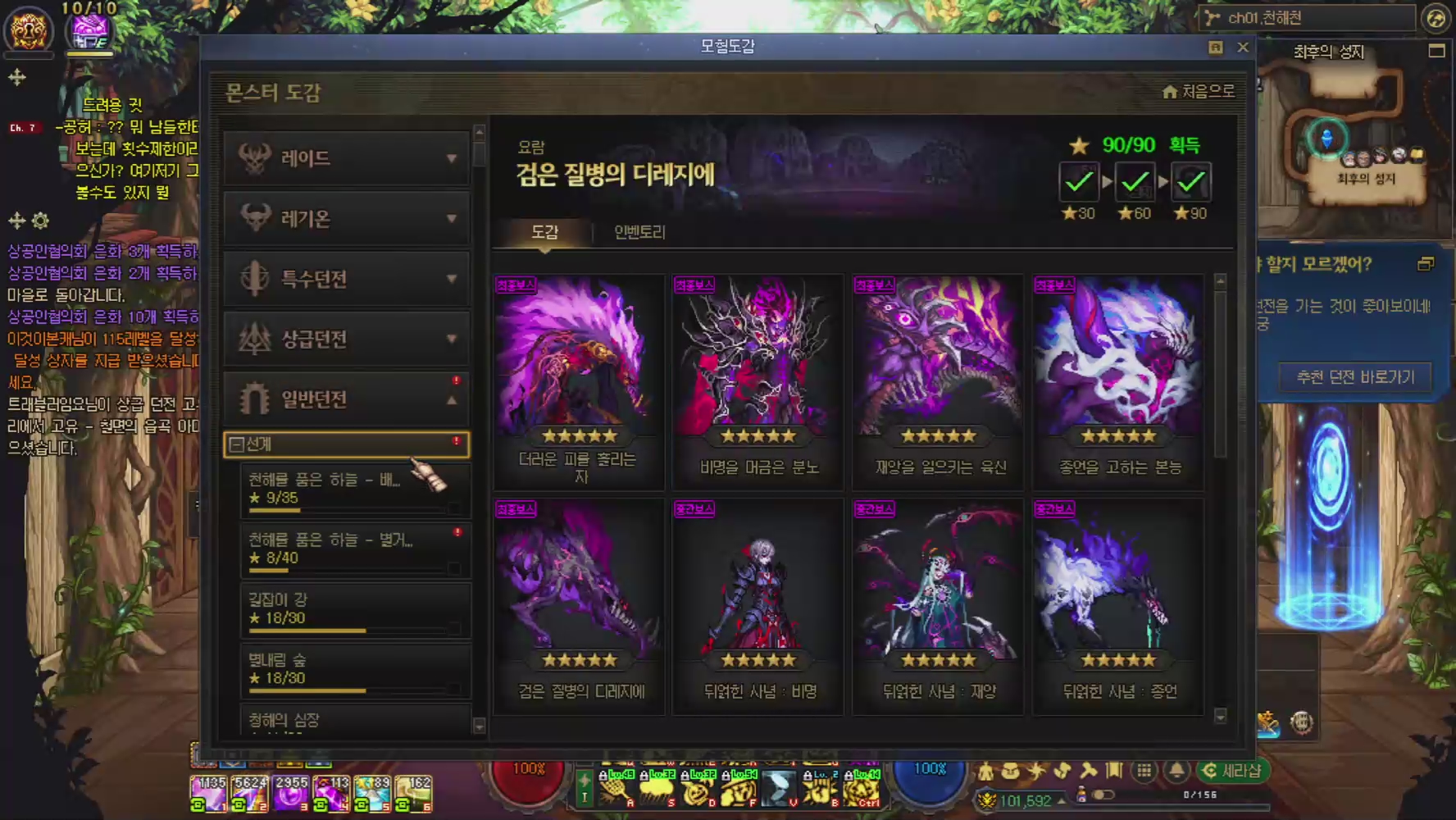Select the 재앙을 일으키는 육신 card
Screen dimensions: 1456x820
pos(938,381)
